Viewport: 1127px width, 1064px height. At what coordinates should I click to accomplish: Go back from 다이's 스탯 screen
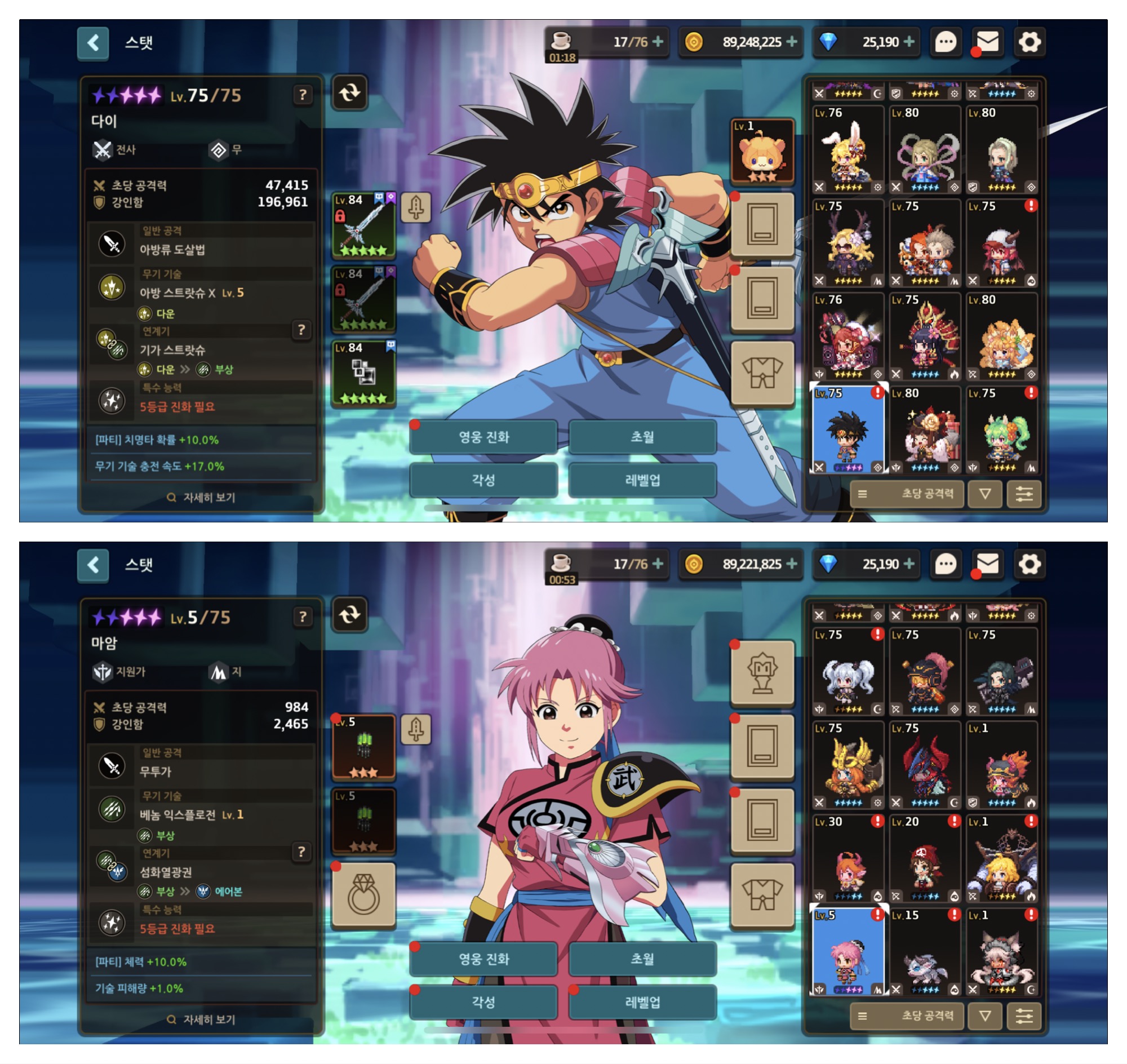[x=93, y=42]
